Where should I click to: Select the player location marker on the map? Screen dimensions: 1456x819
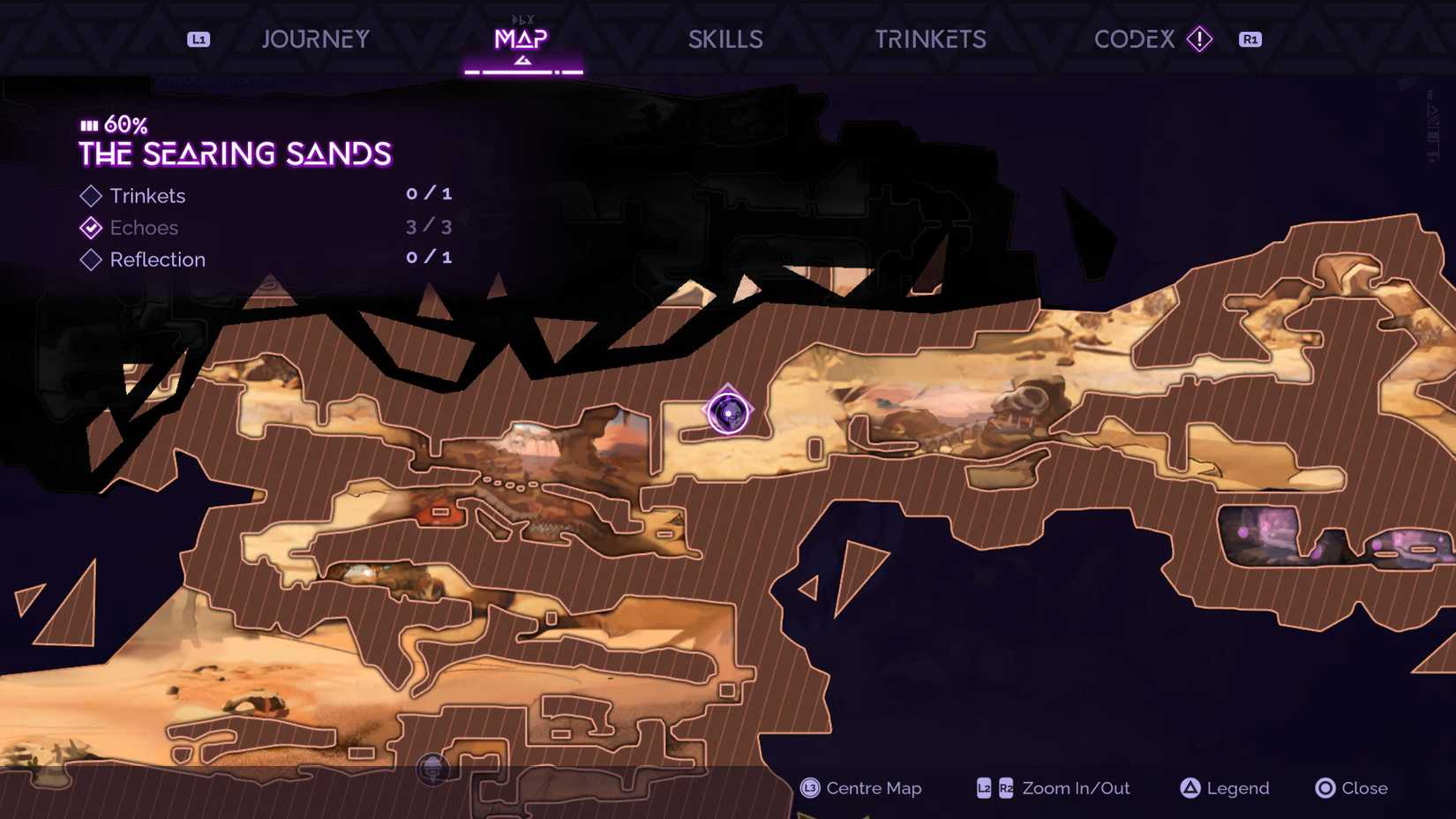point(727,411)
